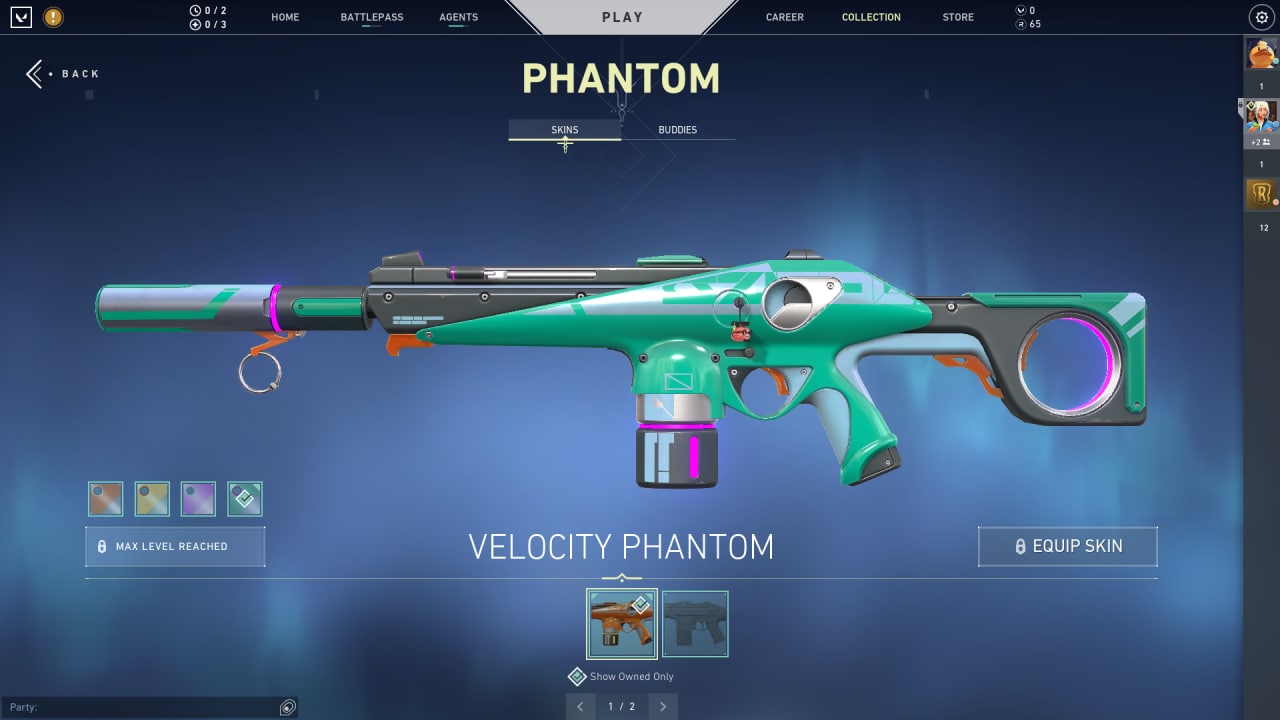This screenshot has width=1280, height=720.
Task: Open the Store page
Action: click(957, 17)
